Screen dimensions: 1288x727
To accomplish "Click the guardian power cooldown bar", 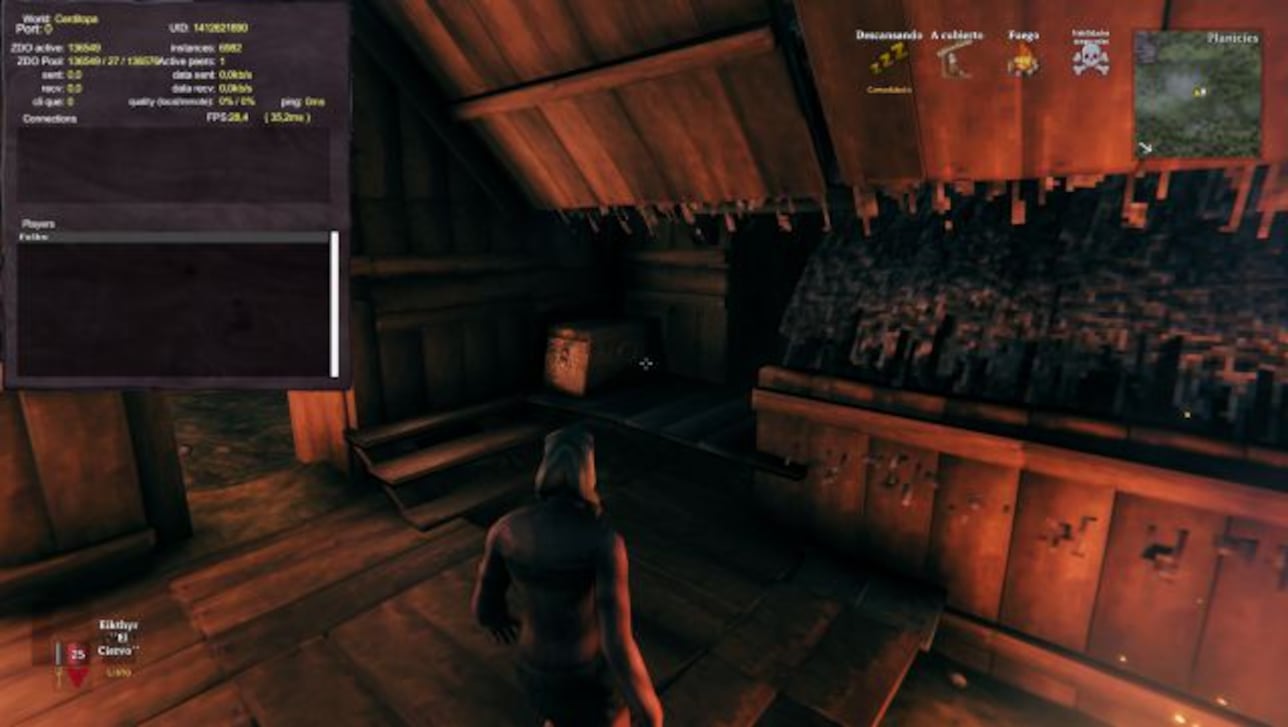I will pyautogui.click(x=59, y=655).
